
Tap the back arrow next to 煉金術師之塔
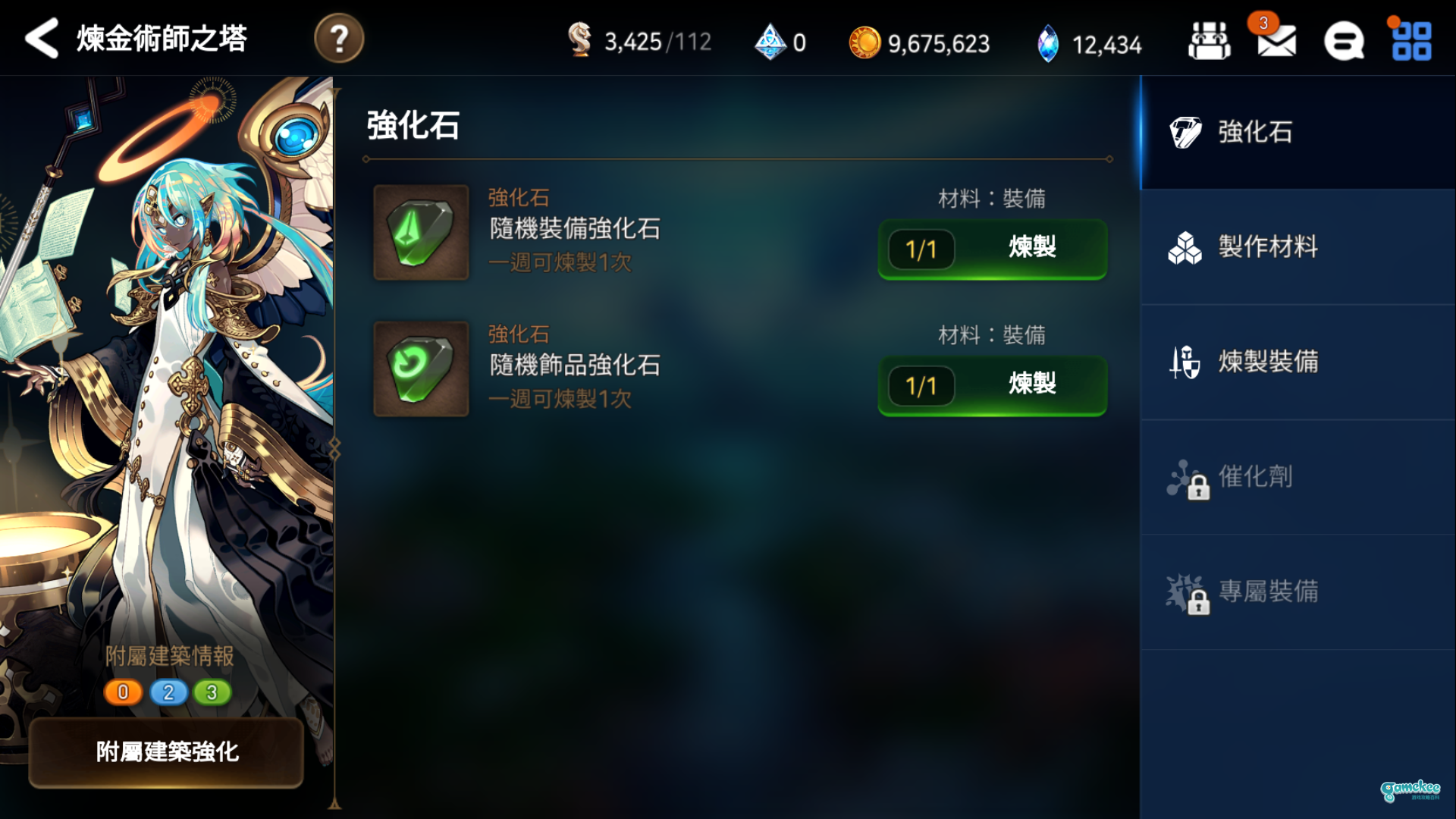point(42,38)
